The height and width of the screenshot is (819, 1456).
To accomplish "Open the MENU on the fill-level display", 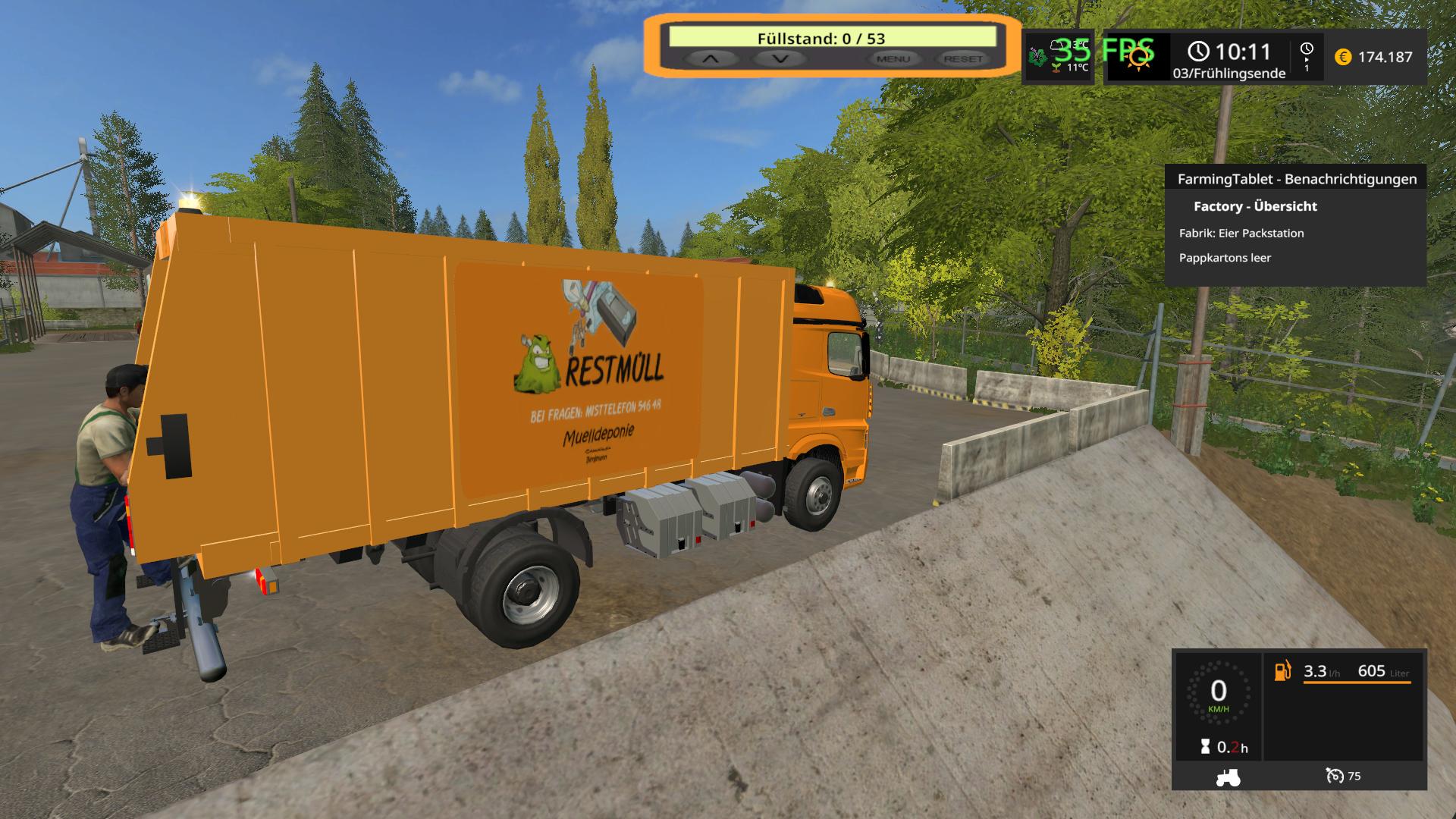I will 893,58.
